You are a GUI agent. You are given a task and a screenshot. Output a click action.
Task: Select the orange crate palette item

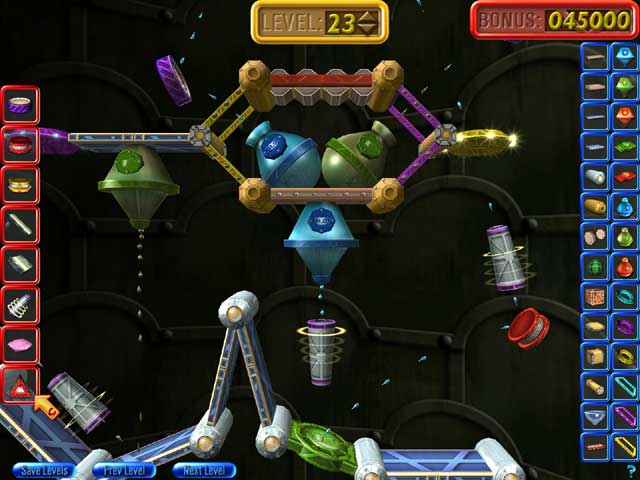click(595, 297)
